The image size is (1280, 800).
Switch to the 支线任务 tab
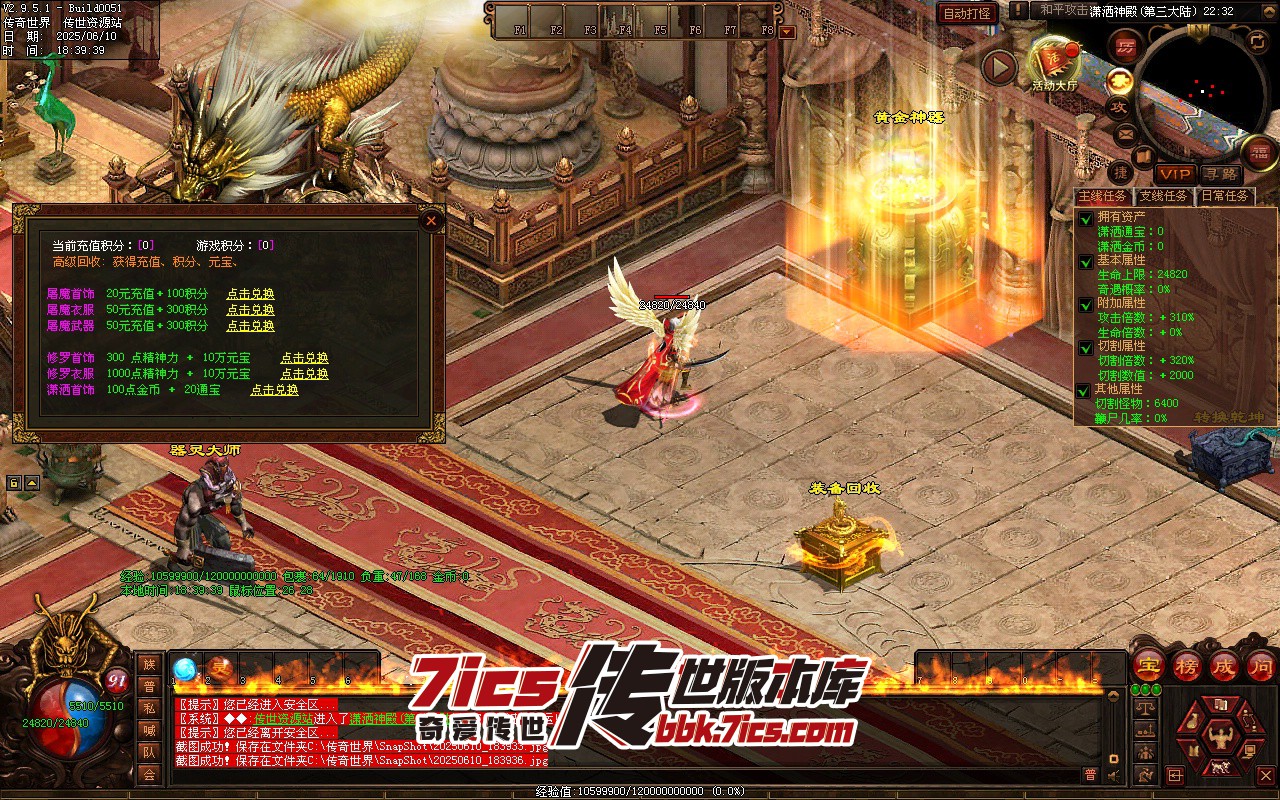click(1164, 196)
